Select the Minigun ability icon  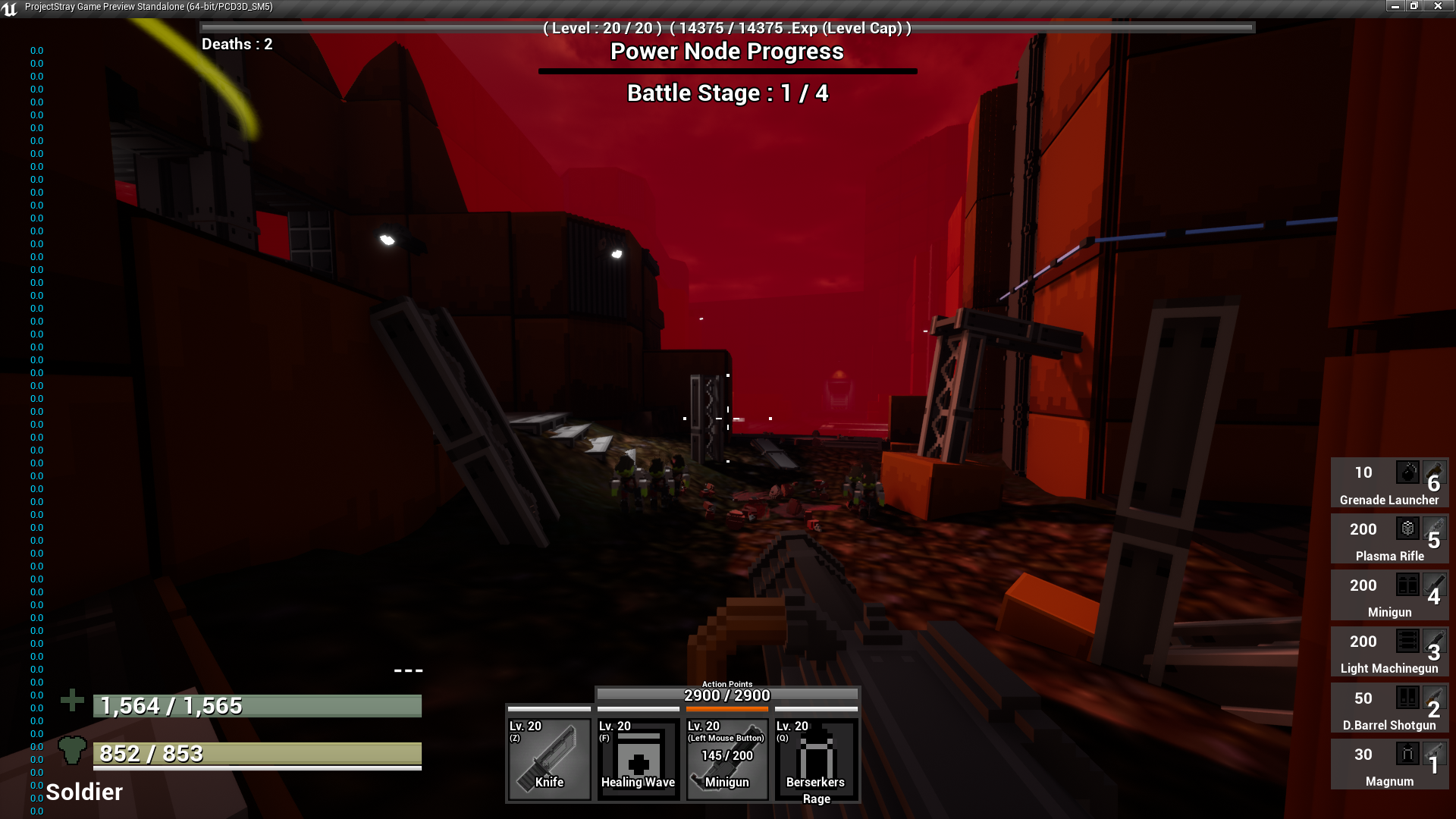point(726,758)
